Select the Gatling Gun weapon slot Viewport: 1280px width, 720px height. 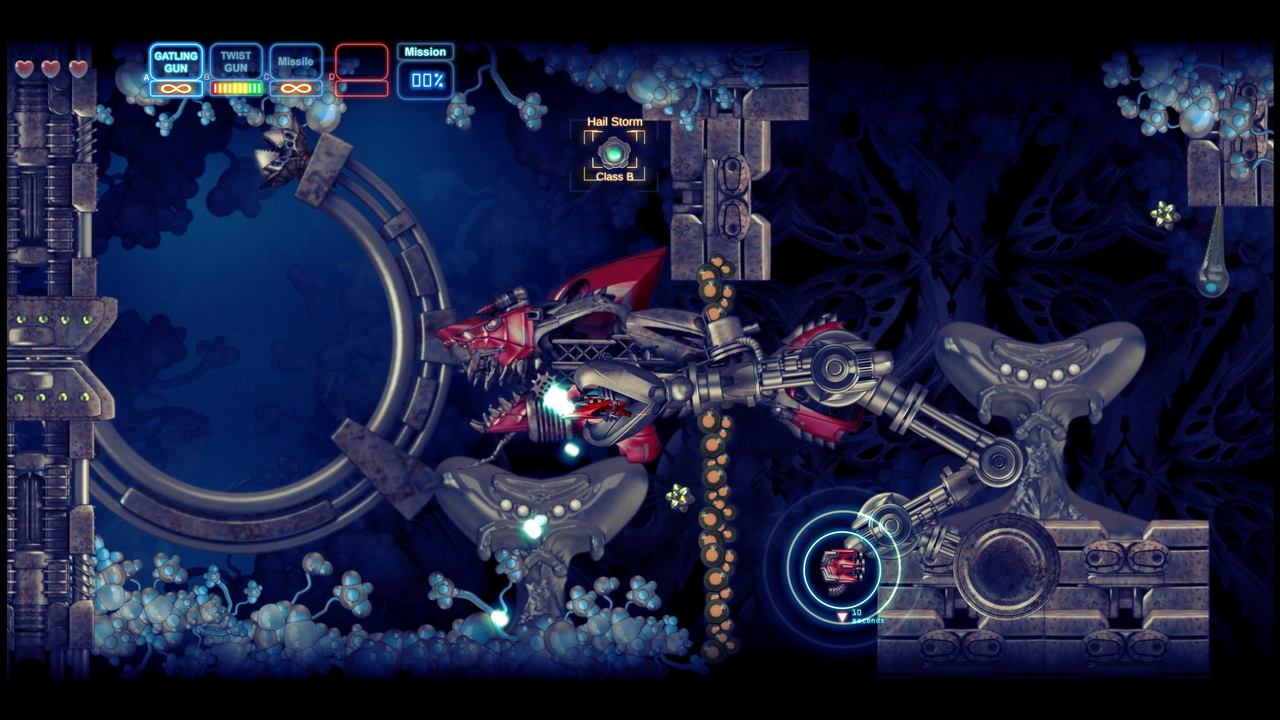click(x=176, y=62)
